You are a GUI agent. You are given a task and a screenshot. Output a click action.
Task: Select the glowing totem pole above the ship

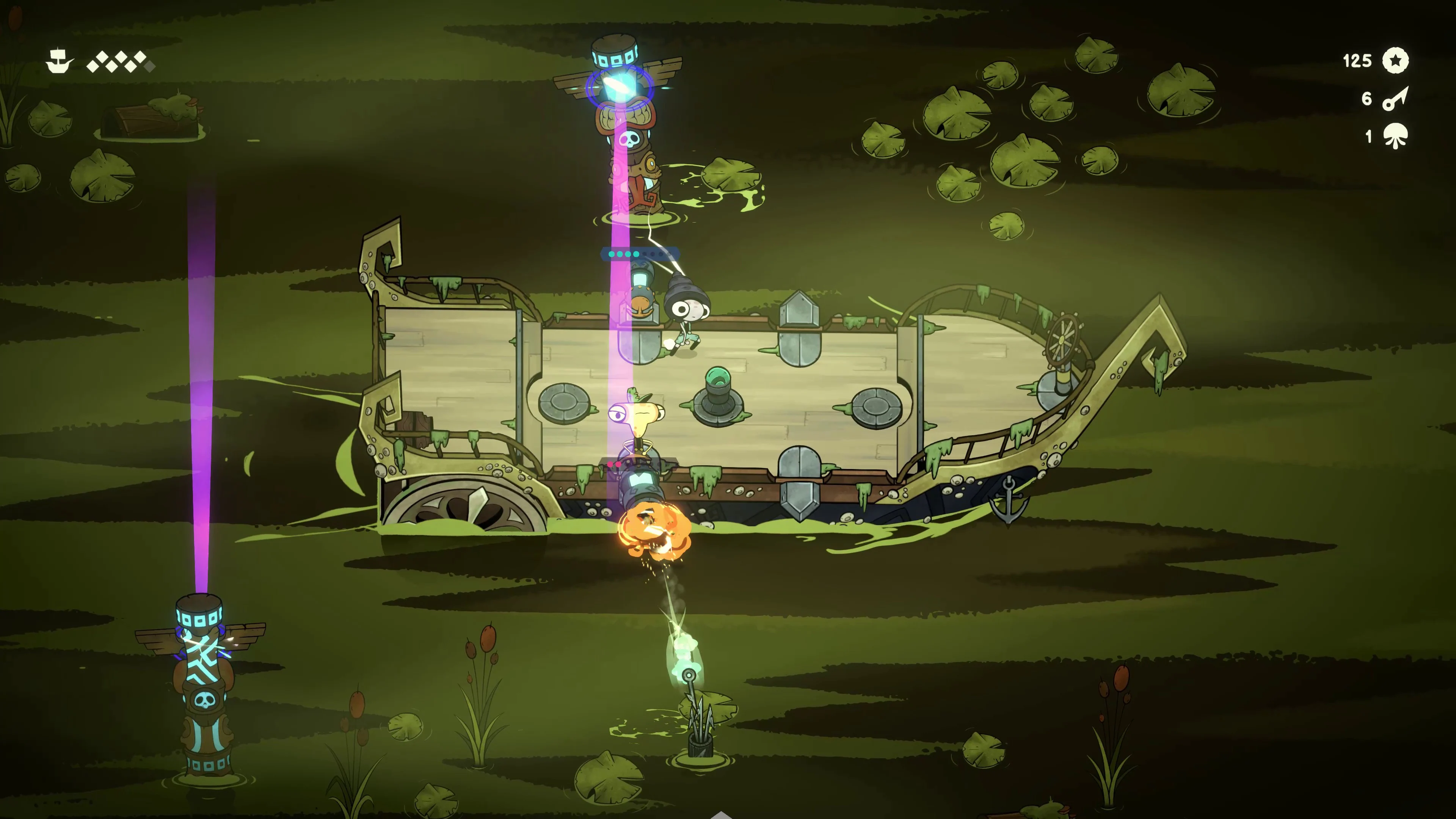(x=628, y=130)
